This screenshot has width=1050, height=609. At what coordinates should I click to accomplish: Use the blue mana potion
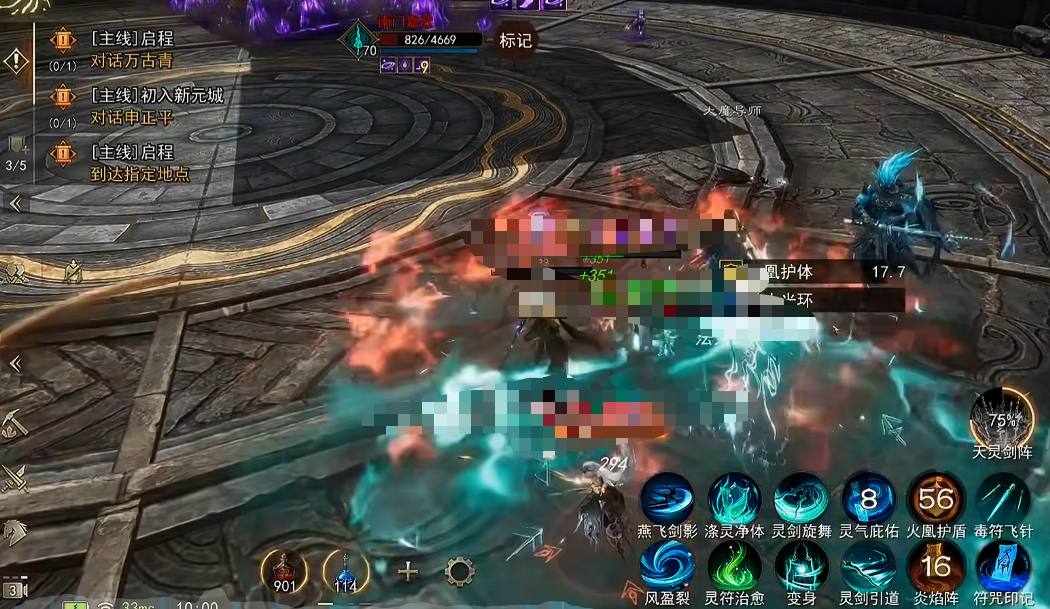pos(346,571)
